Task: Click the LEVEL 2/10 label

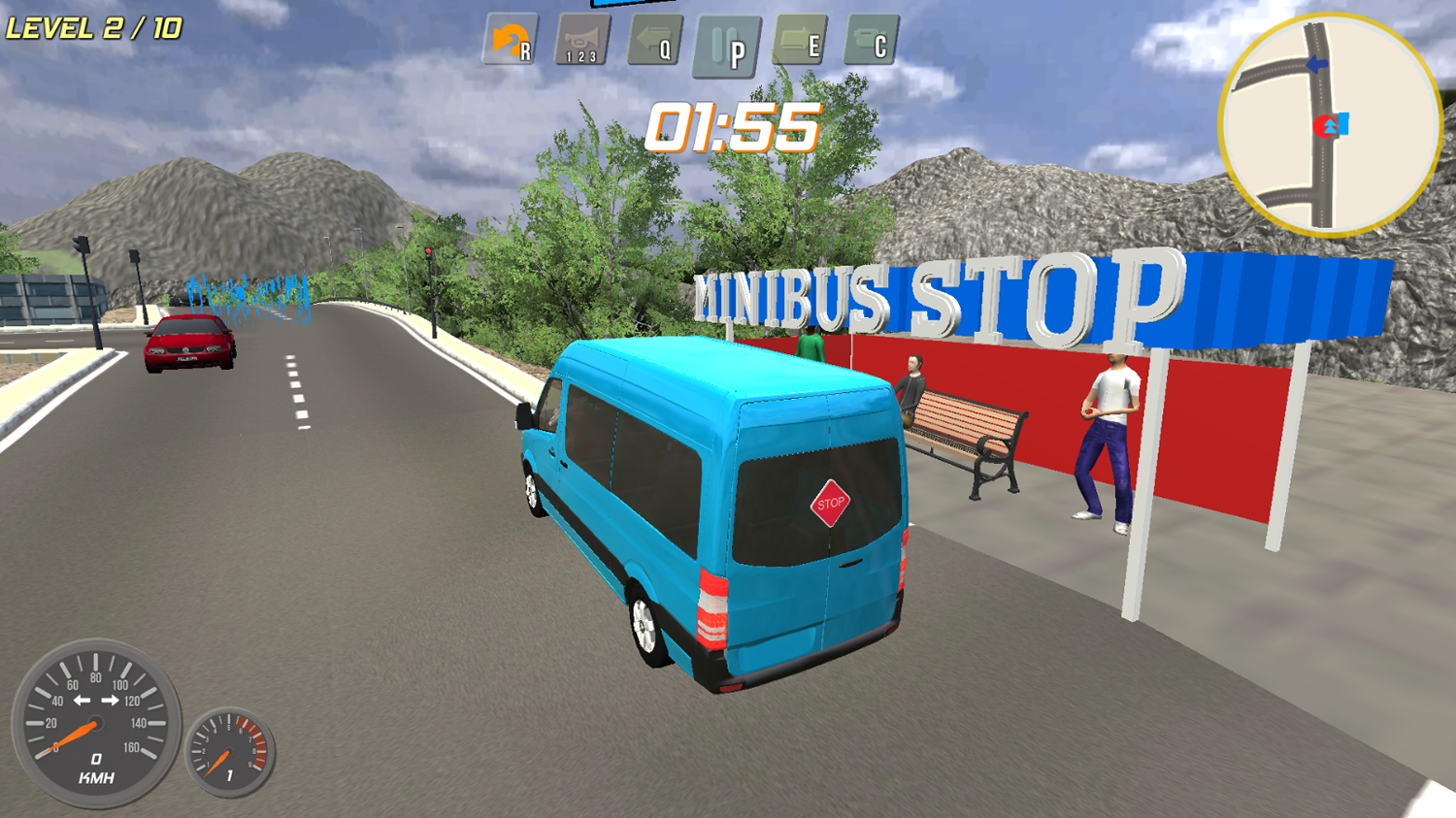Action: 91,25
